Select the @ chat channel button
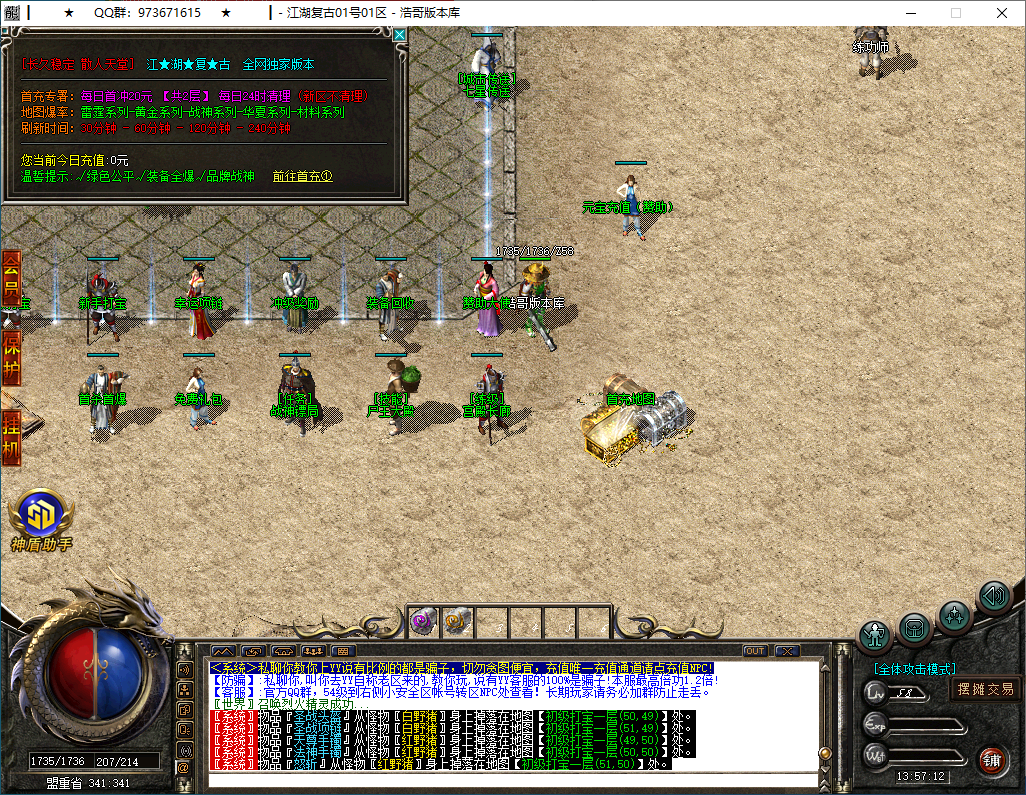The width and height of the screenshot is (1026, 795). [184, 767]
